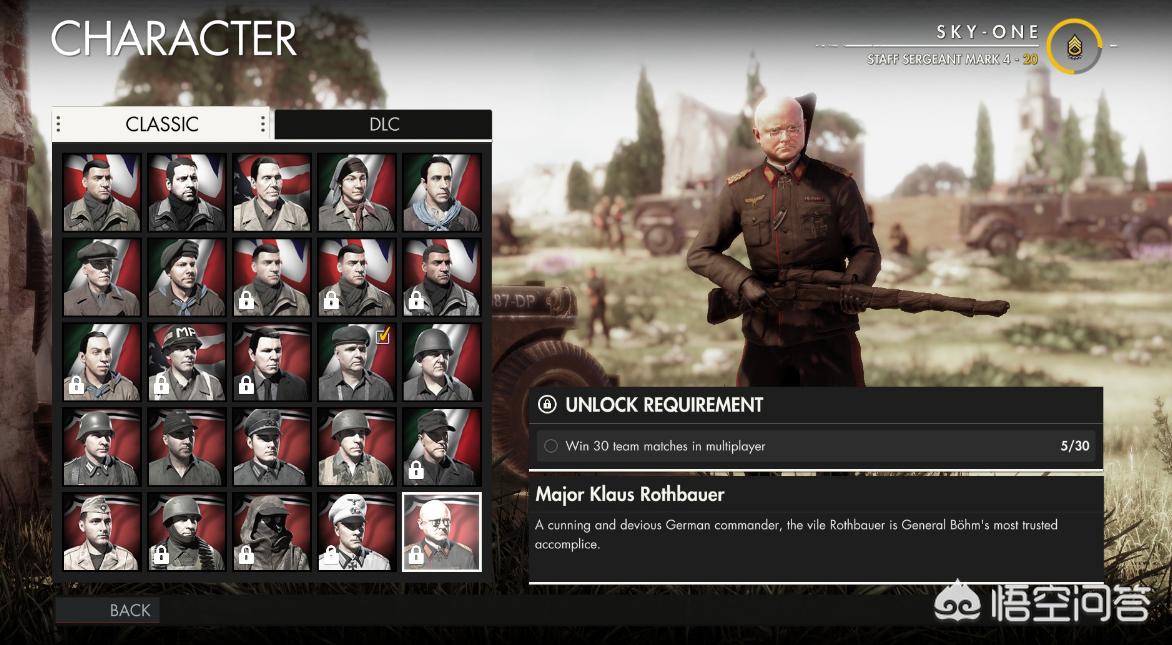Select the locked man in suit and tie
Image resolution: width=1172 pixels, height=645 pixels.
click(x=272, y=362)
